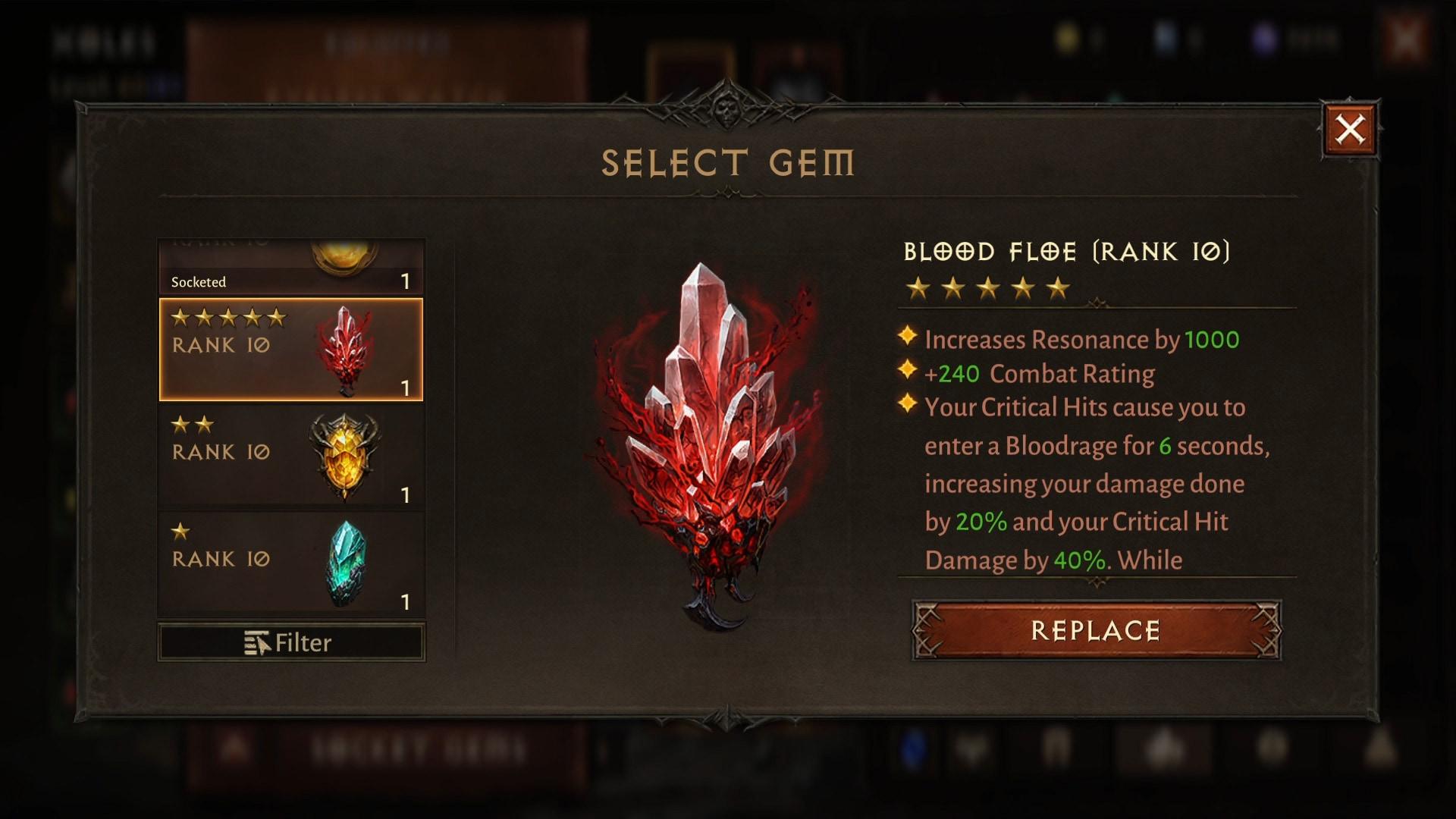Choose the two-star golden gem
1456x819 pixels.
click(x=290, y=457)
